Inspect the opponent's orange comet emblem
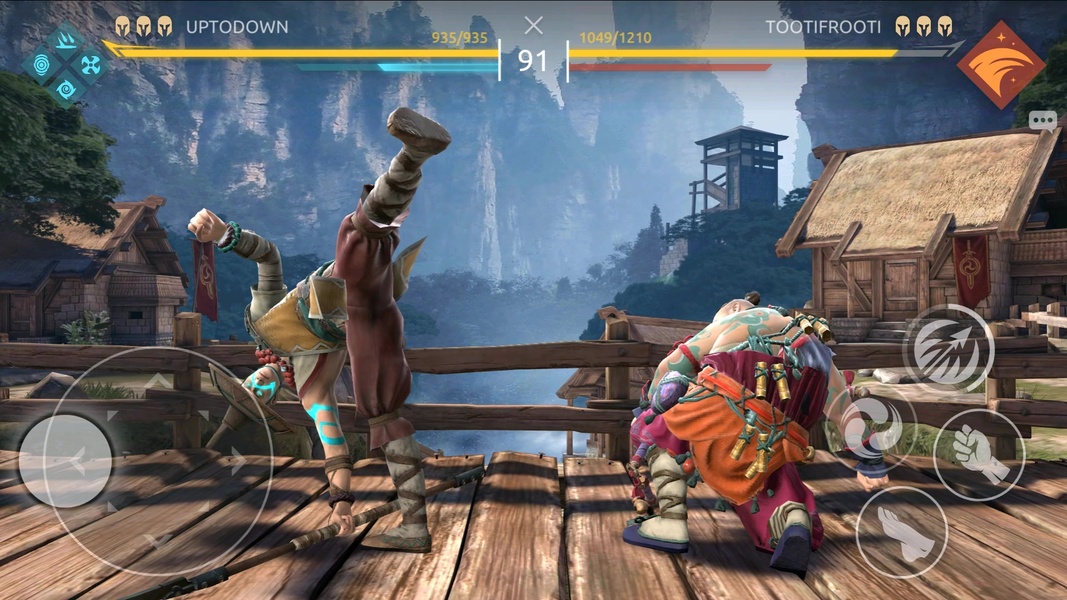 pyautogui.click(x=1000, y=65)
